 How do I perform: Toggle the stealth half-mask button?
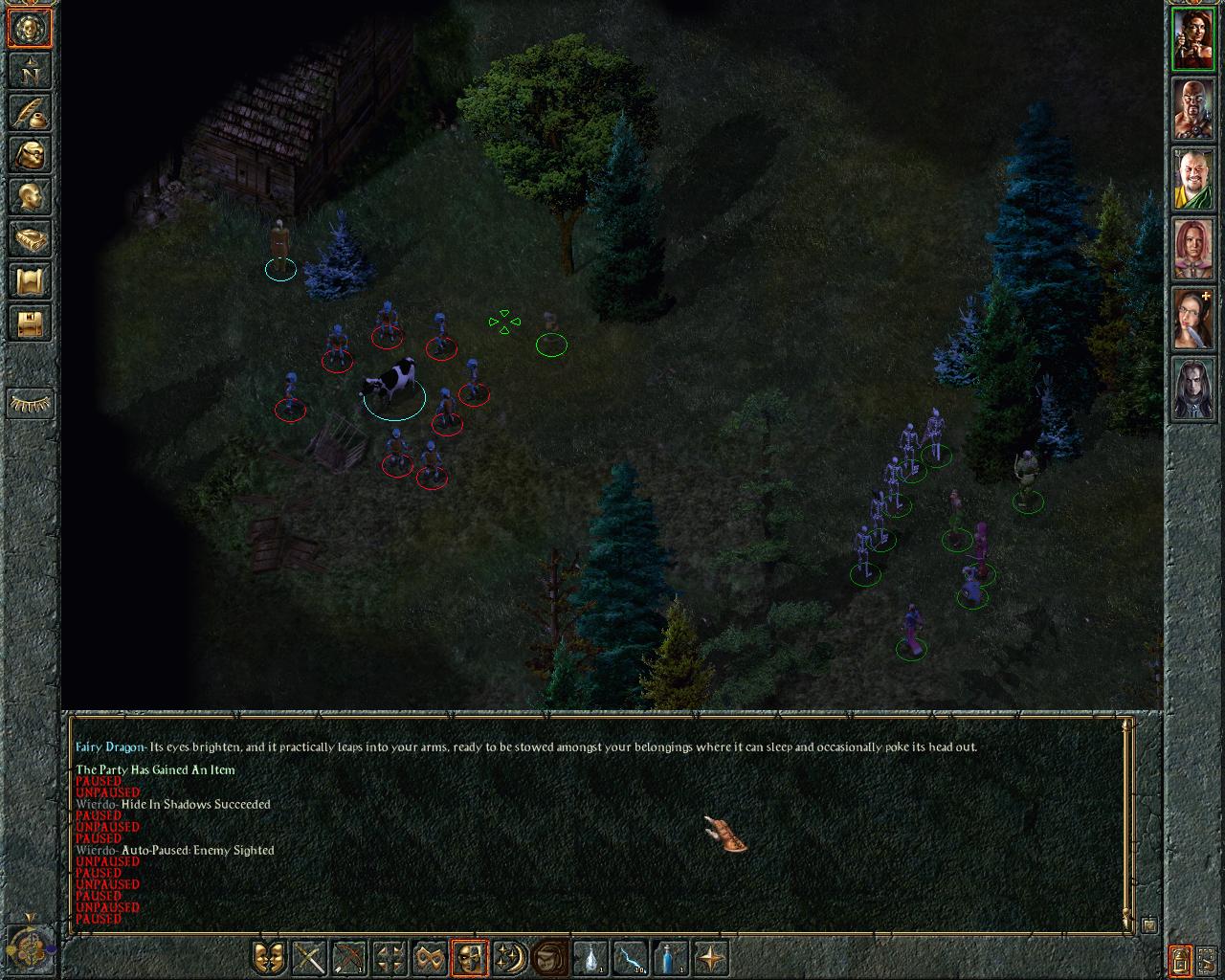[x=469, y=957]
